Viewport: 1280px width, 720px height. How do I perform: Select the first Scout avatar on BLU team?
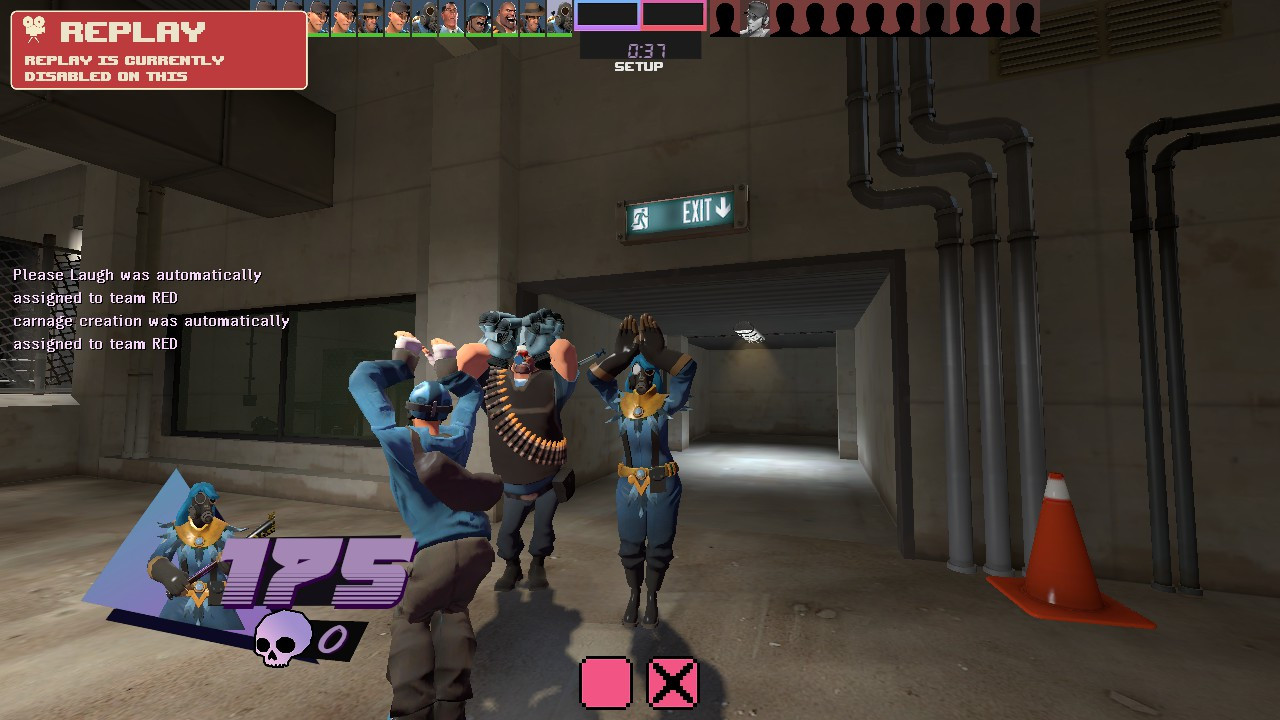click(317, 16)
